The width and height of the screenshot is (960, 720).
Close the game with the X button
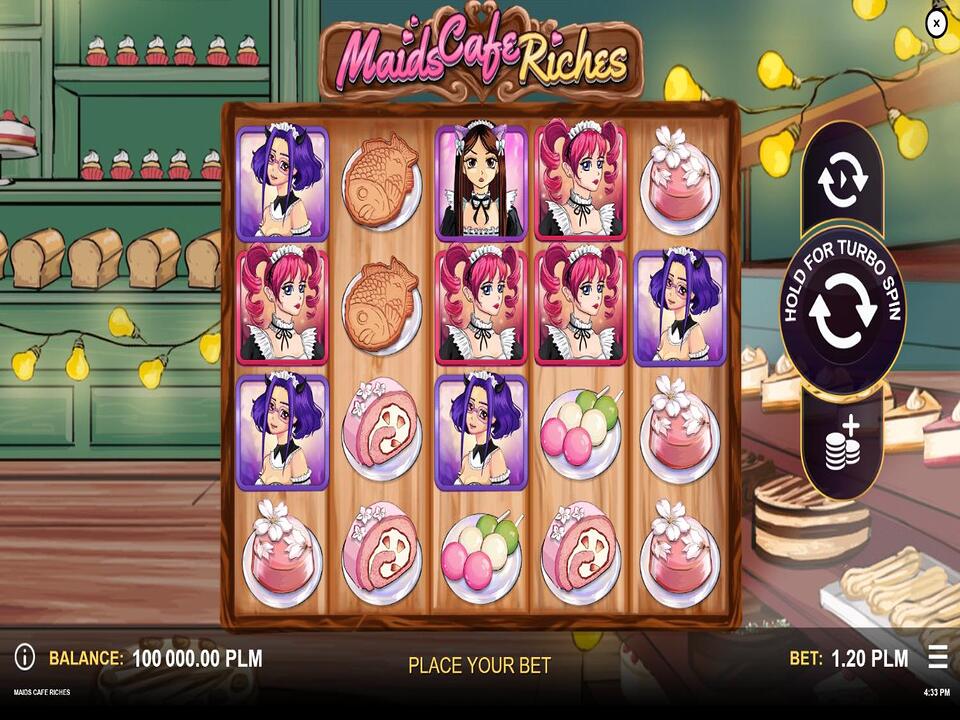936,22
